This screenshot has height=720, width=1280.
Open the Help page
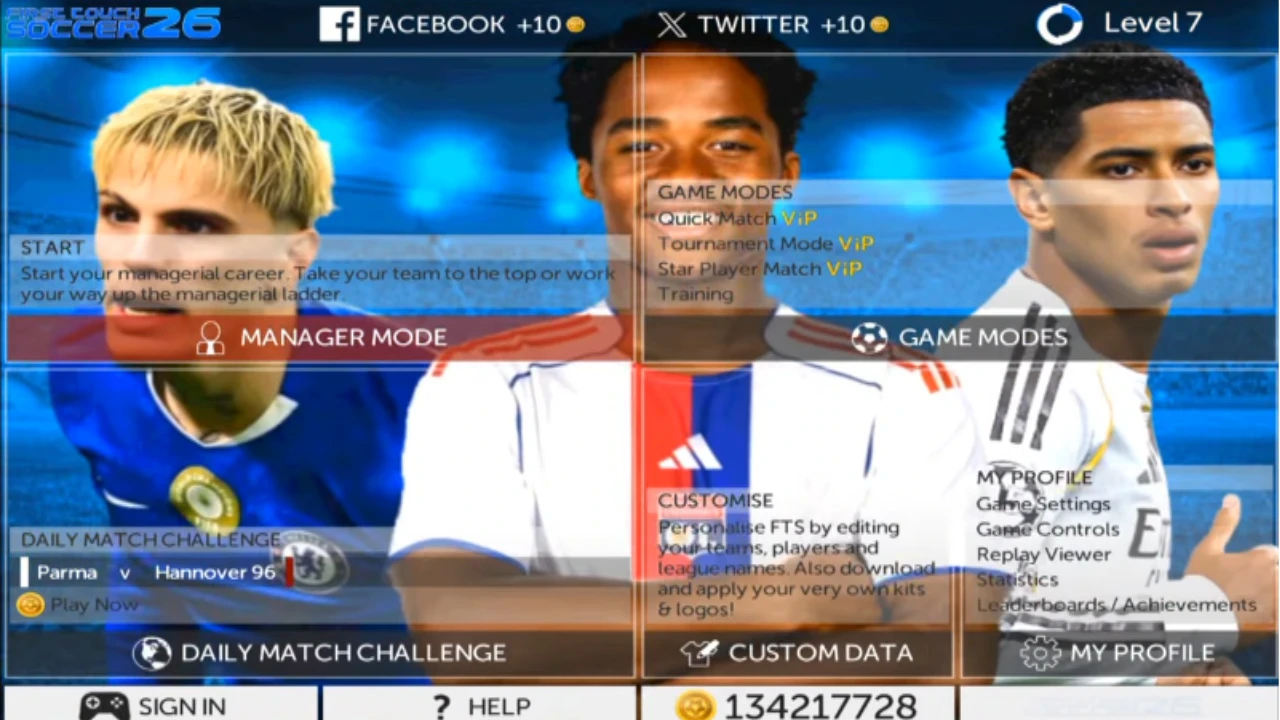coord(480,706)
